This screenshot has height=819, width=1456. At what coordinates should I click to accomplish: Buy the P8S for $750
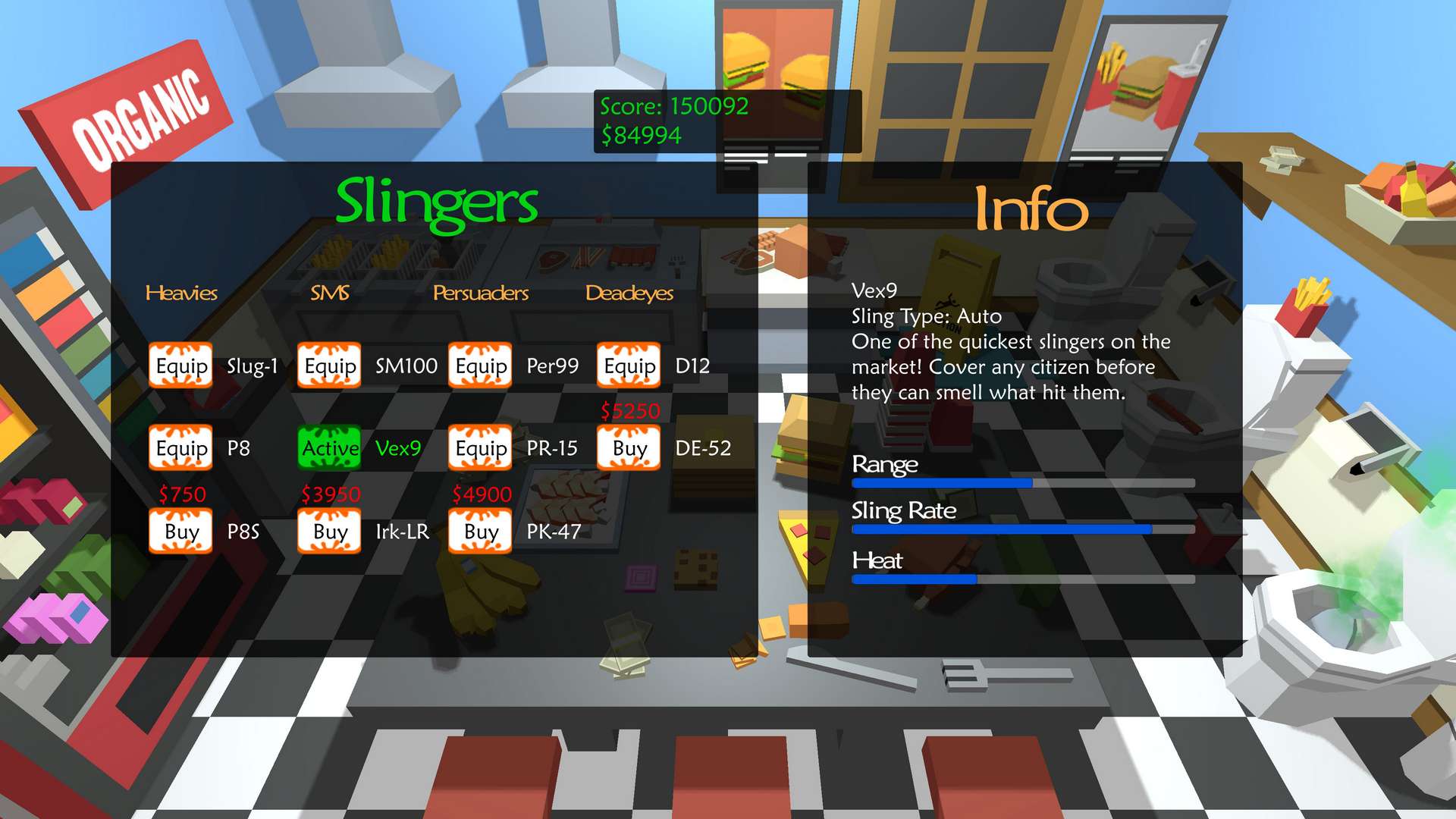(x=180, y=532)
